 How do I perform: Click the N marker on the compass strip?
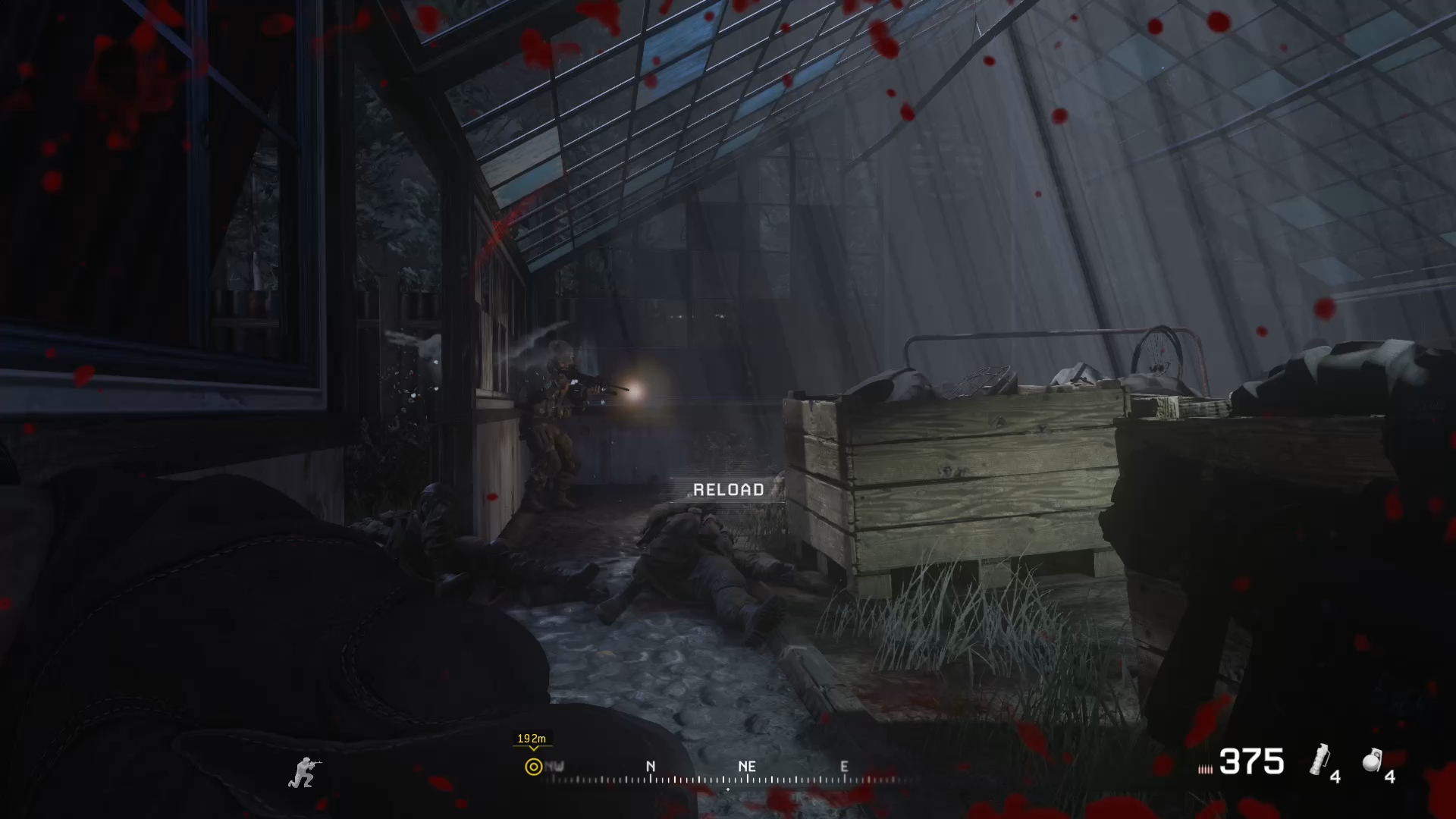[650, 767]
